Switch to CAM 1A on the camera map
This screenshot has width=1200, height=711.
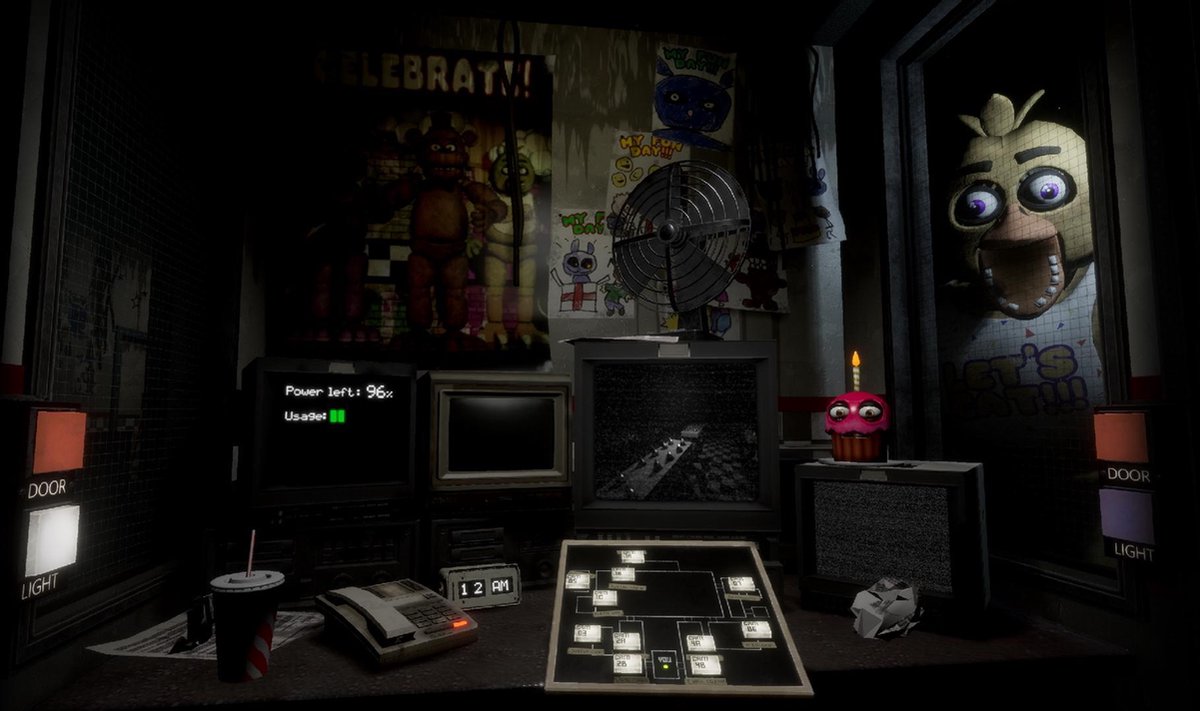point(631,556)
